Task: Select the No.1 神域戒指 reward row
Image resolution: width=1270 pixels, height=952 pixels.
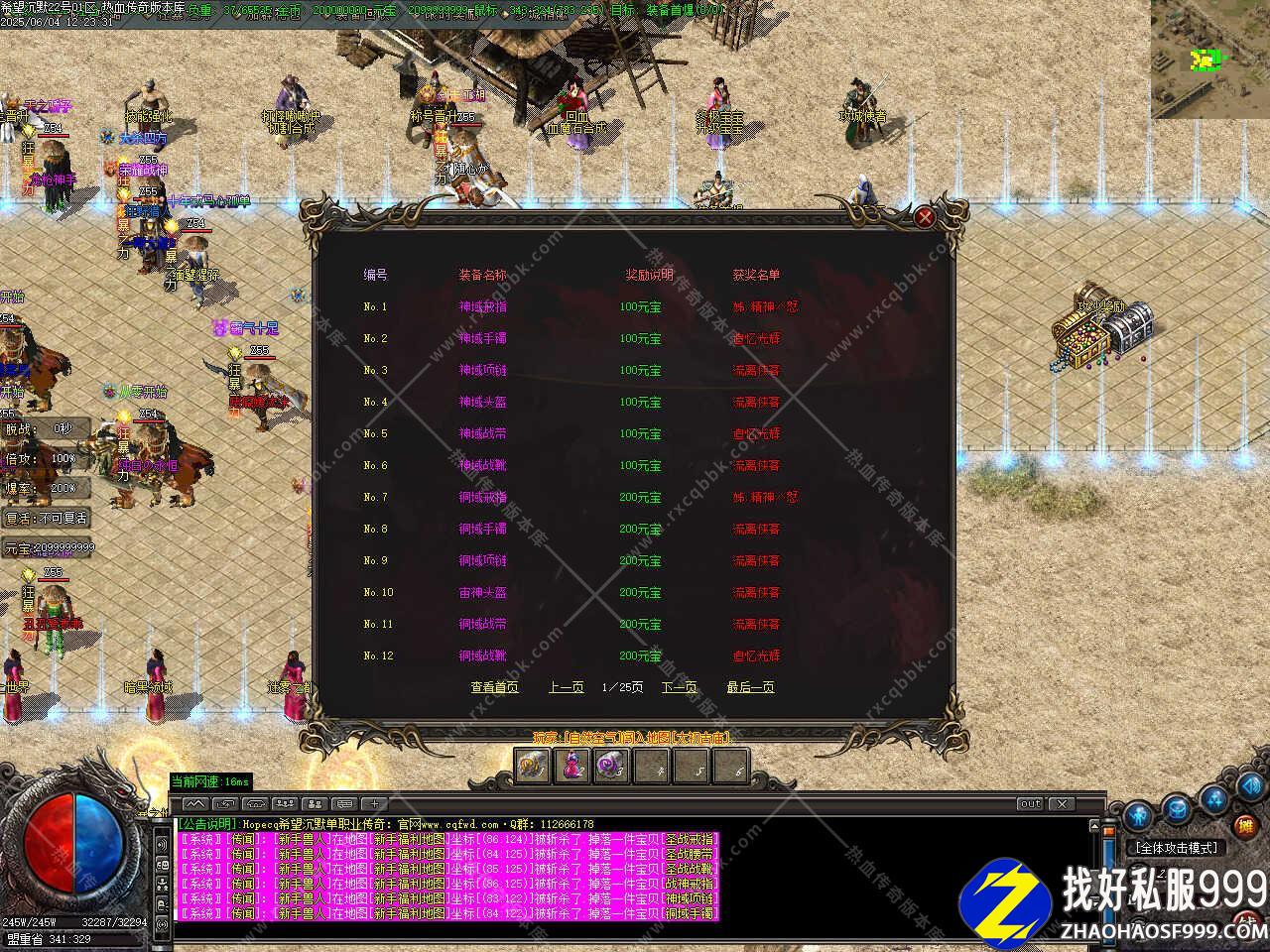Action: (482, 306)
